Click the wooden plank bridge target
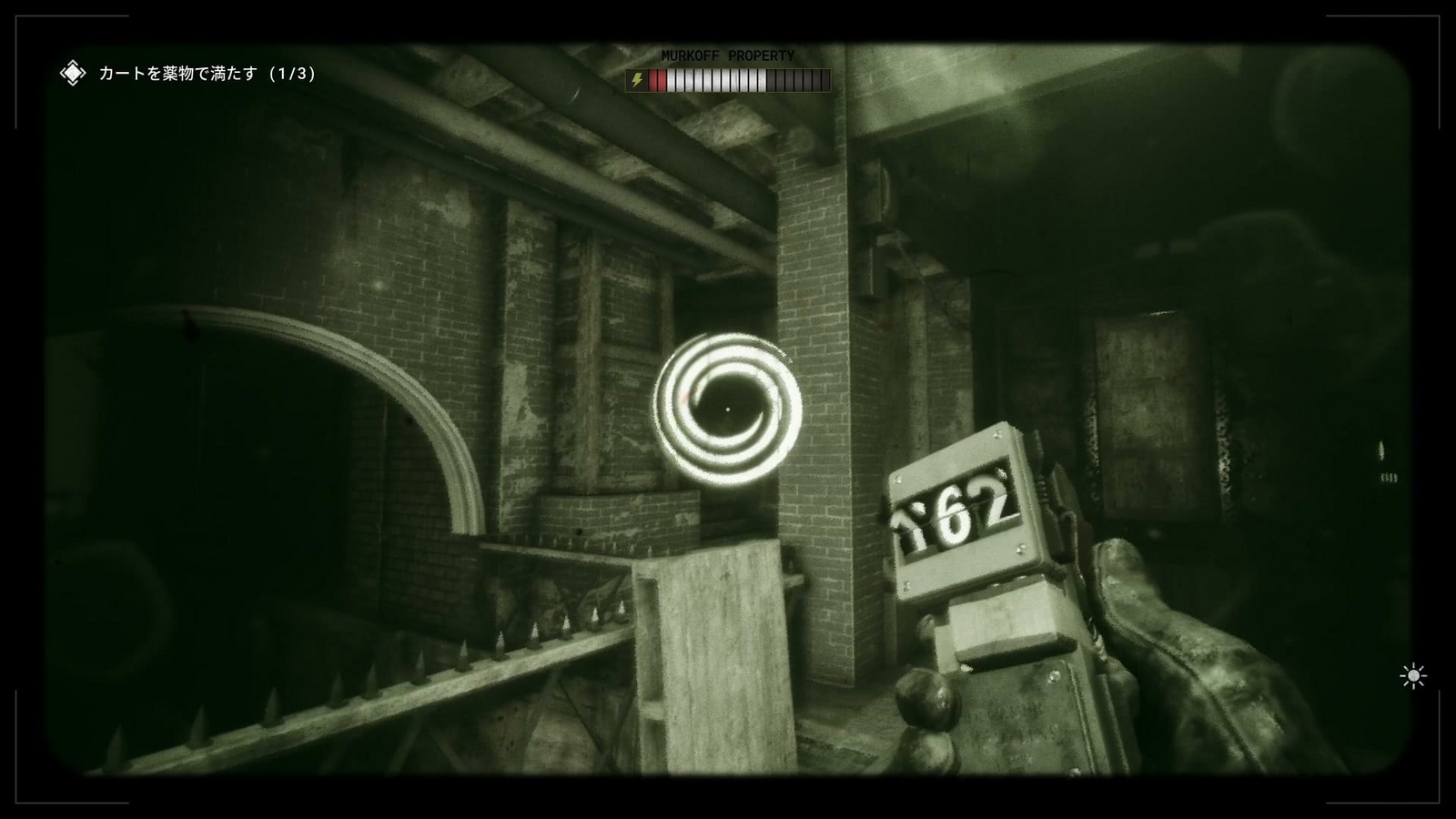The image size is (1456, 819). (719, 655)
